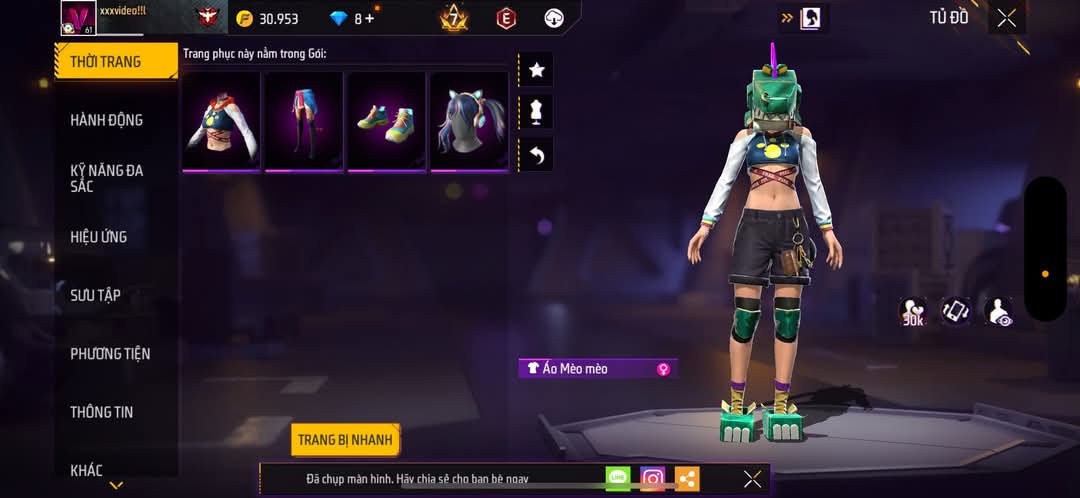Switch to the THỜI TRANG tab
This screenshot has height=498, width=1080.
tap(112, 61)
